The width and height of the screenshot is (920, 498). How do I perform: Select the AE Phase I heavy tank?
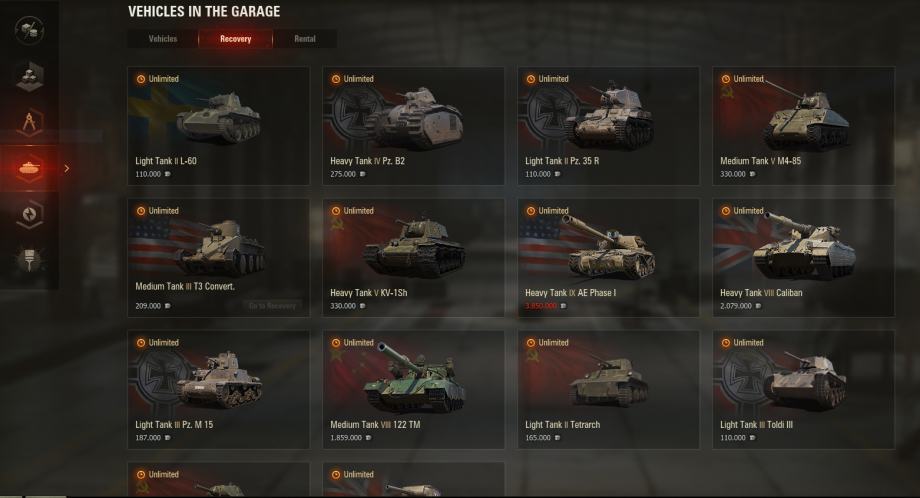(x=608, y=257)
